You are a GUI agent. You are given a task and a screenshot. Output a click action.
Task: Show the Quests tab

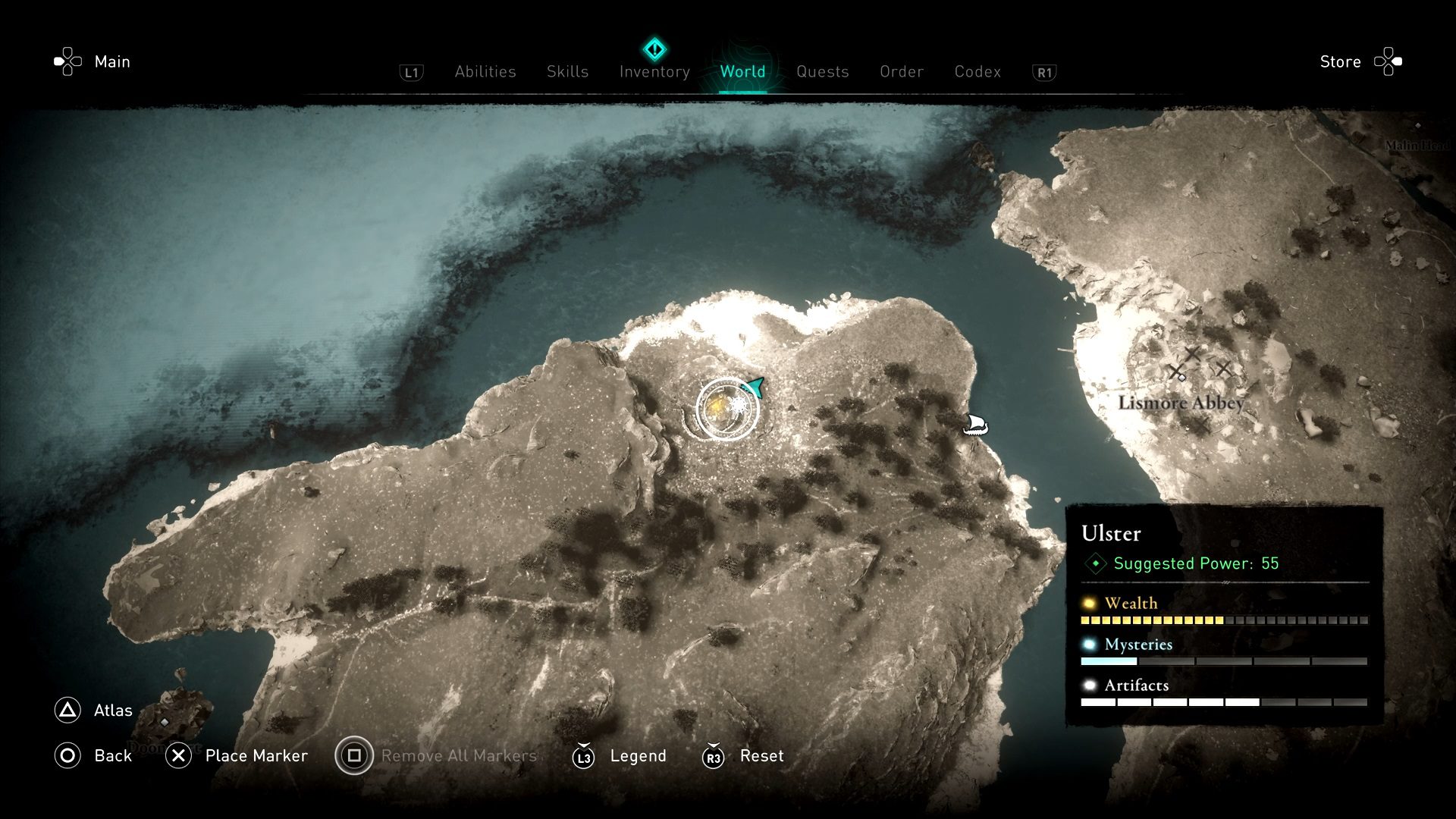(x=822, y=71)
